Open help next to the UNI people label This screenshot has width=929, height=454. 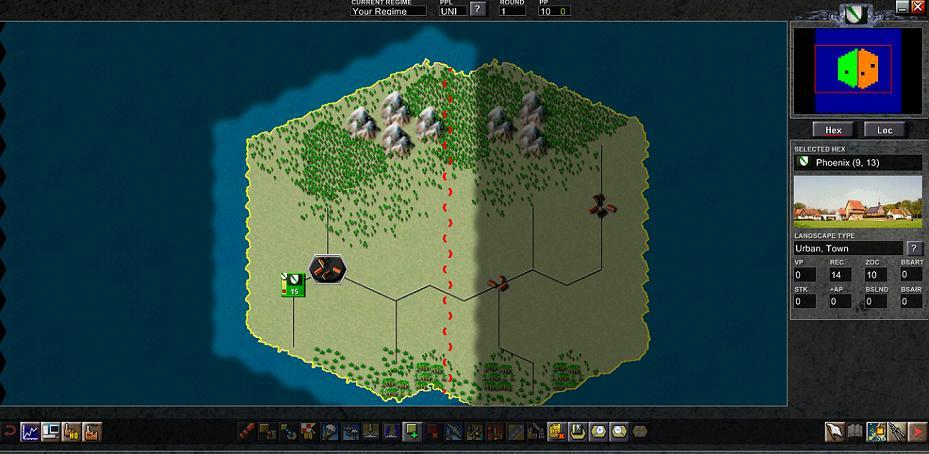pos(479,10)
